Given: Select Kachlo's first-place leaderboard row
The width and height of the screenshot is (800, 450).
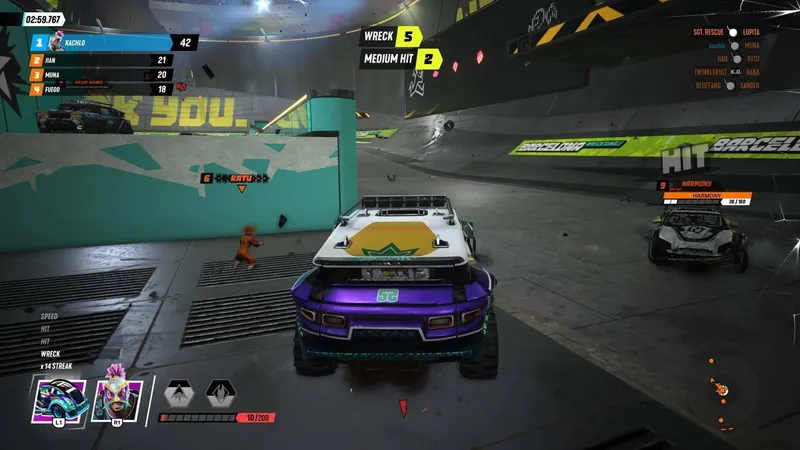Looking at the screenshot, I should [110, 43].
